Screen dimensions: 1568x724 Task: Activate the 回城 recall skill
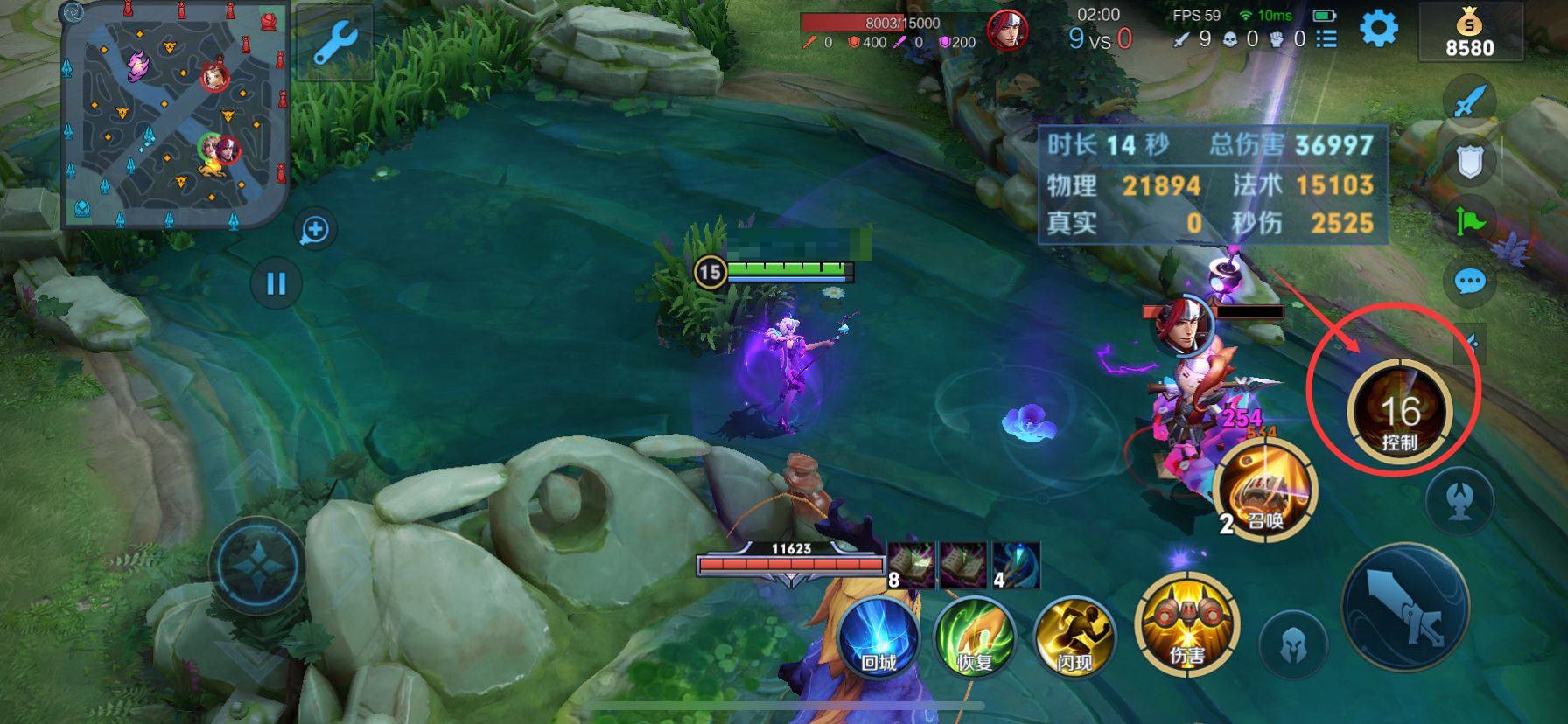pyautogui.click(x=878, y=638)
